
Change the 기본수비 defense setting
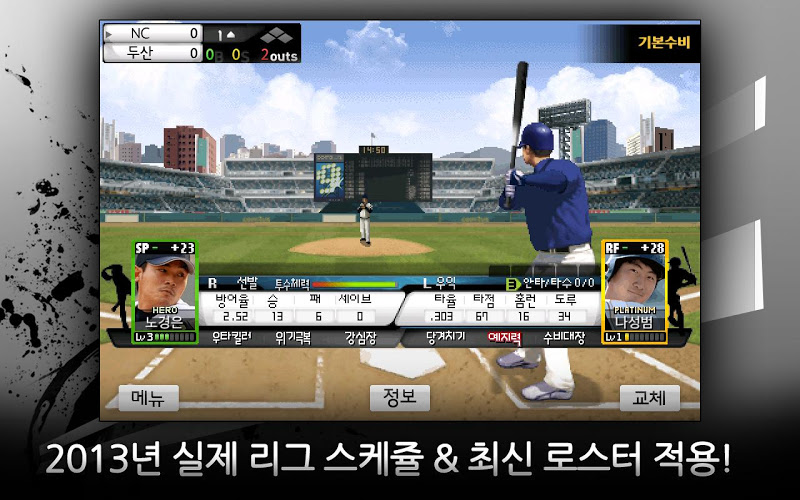click(663, 43)
